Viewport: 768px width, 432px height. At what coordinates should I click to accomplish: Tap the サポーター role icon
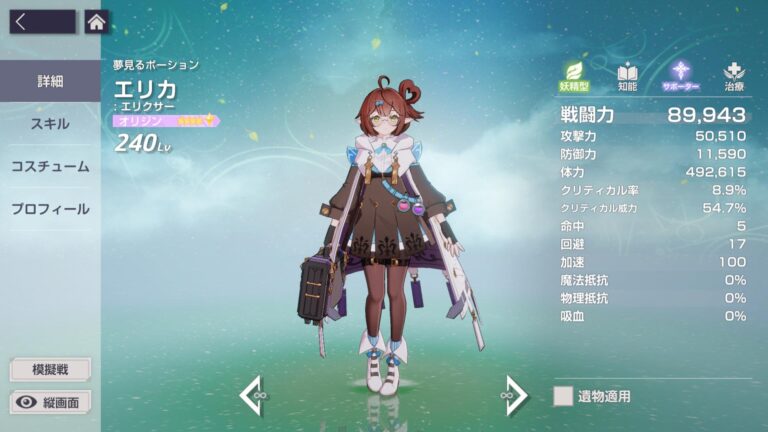tap(682, 76)
